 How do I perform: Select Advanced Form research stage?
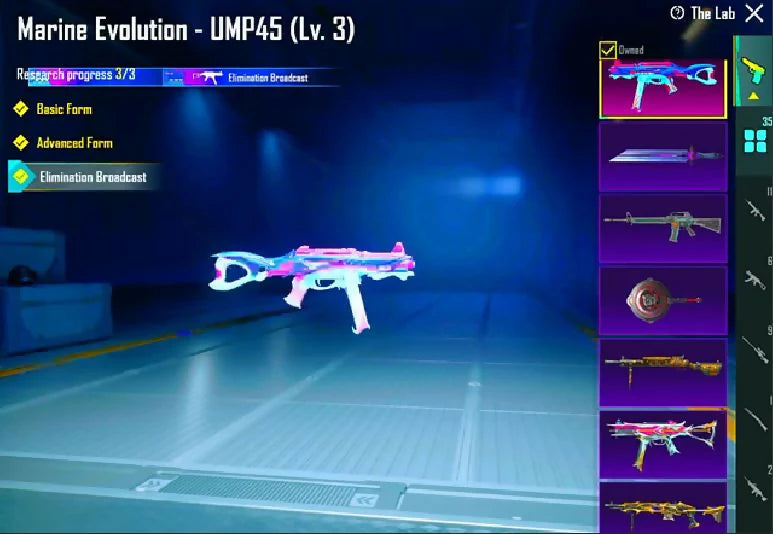click(x=73, y=143)
